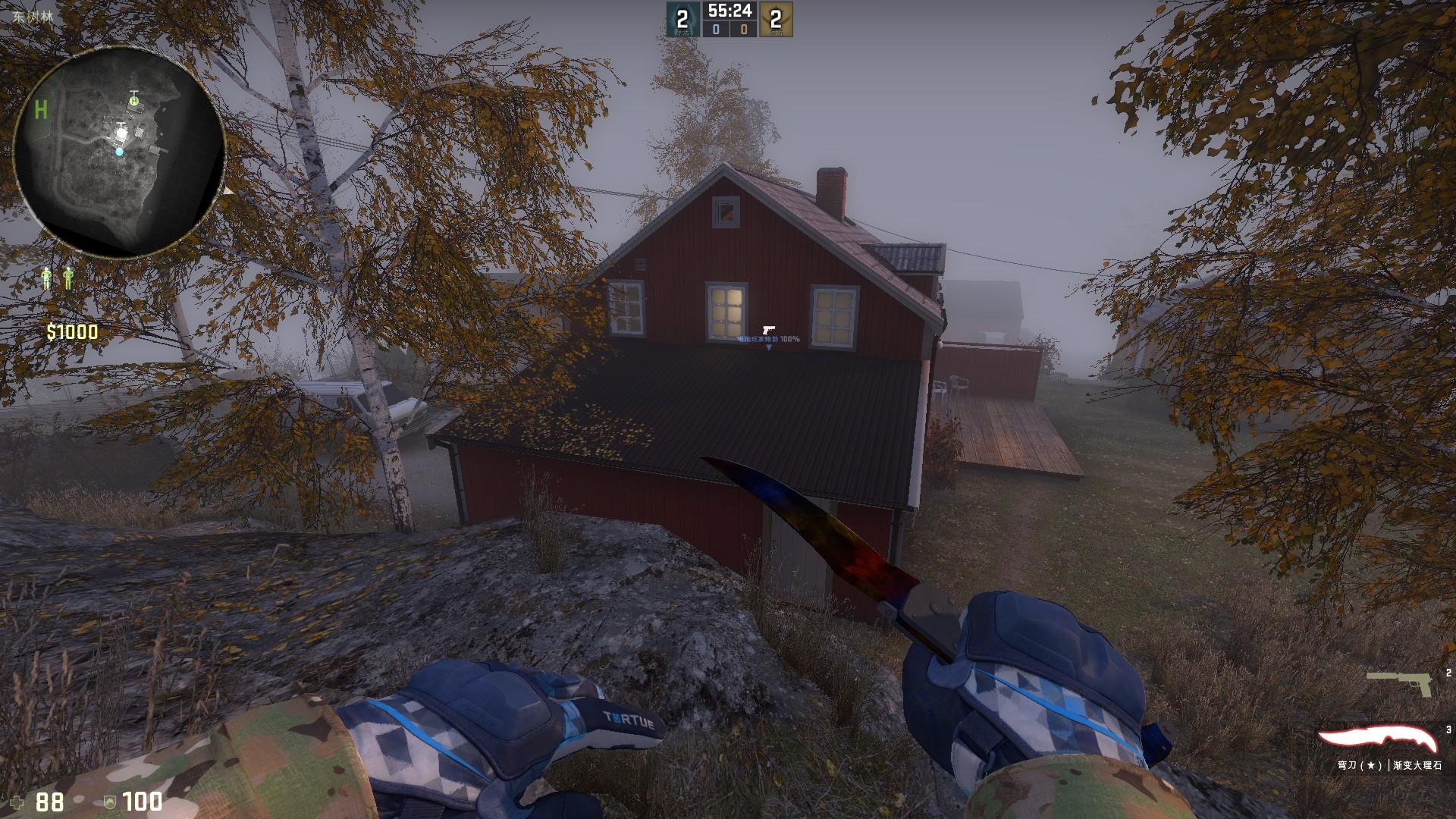Screen dimensions: 1456x819
Task: Click the gold team emblem in scoreboard
Action: (775, 20)
